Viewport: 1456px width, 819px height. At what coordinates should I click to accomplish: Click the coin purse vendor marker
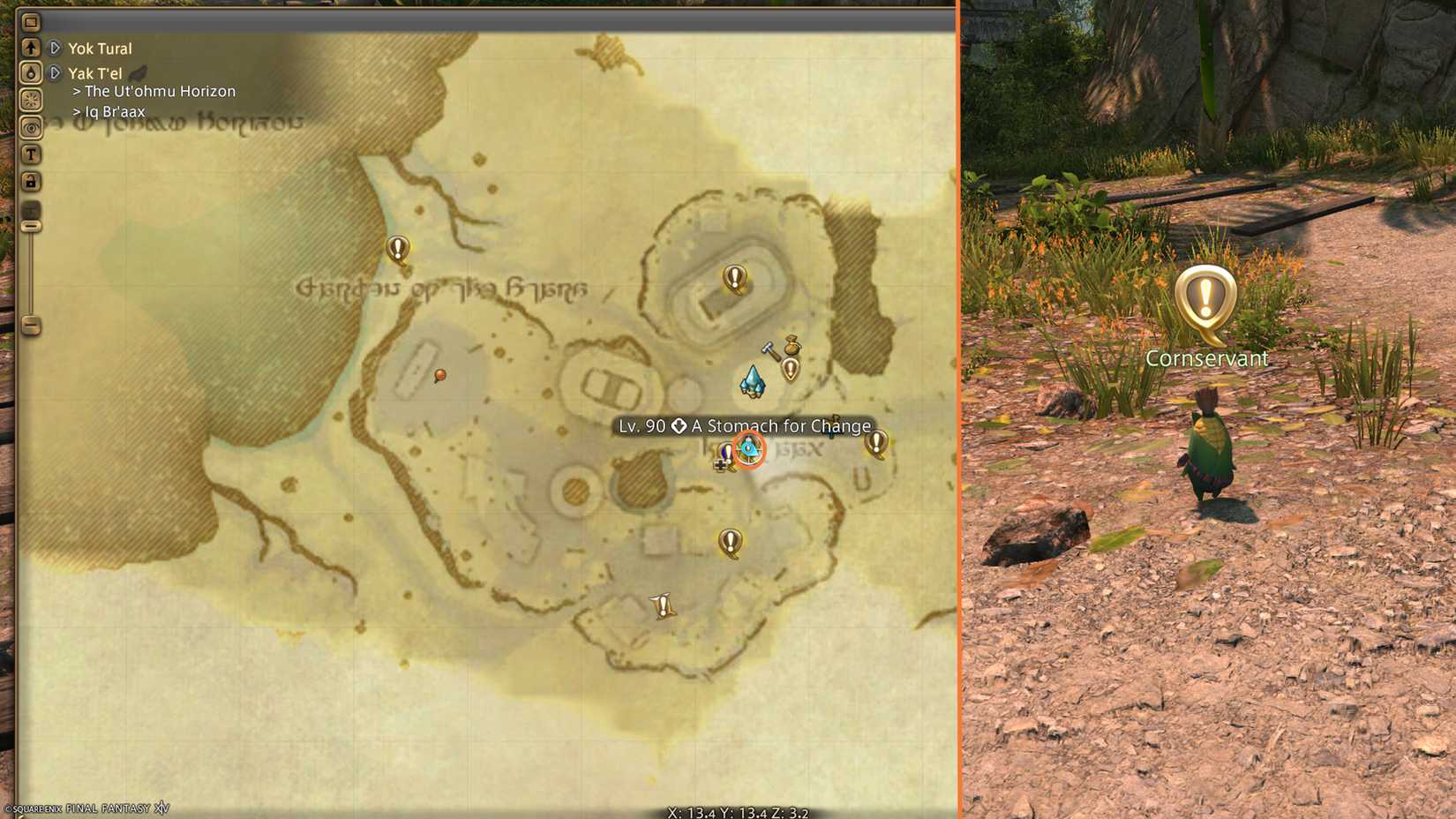tap(792, 348)
